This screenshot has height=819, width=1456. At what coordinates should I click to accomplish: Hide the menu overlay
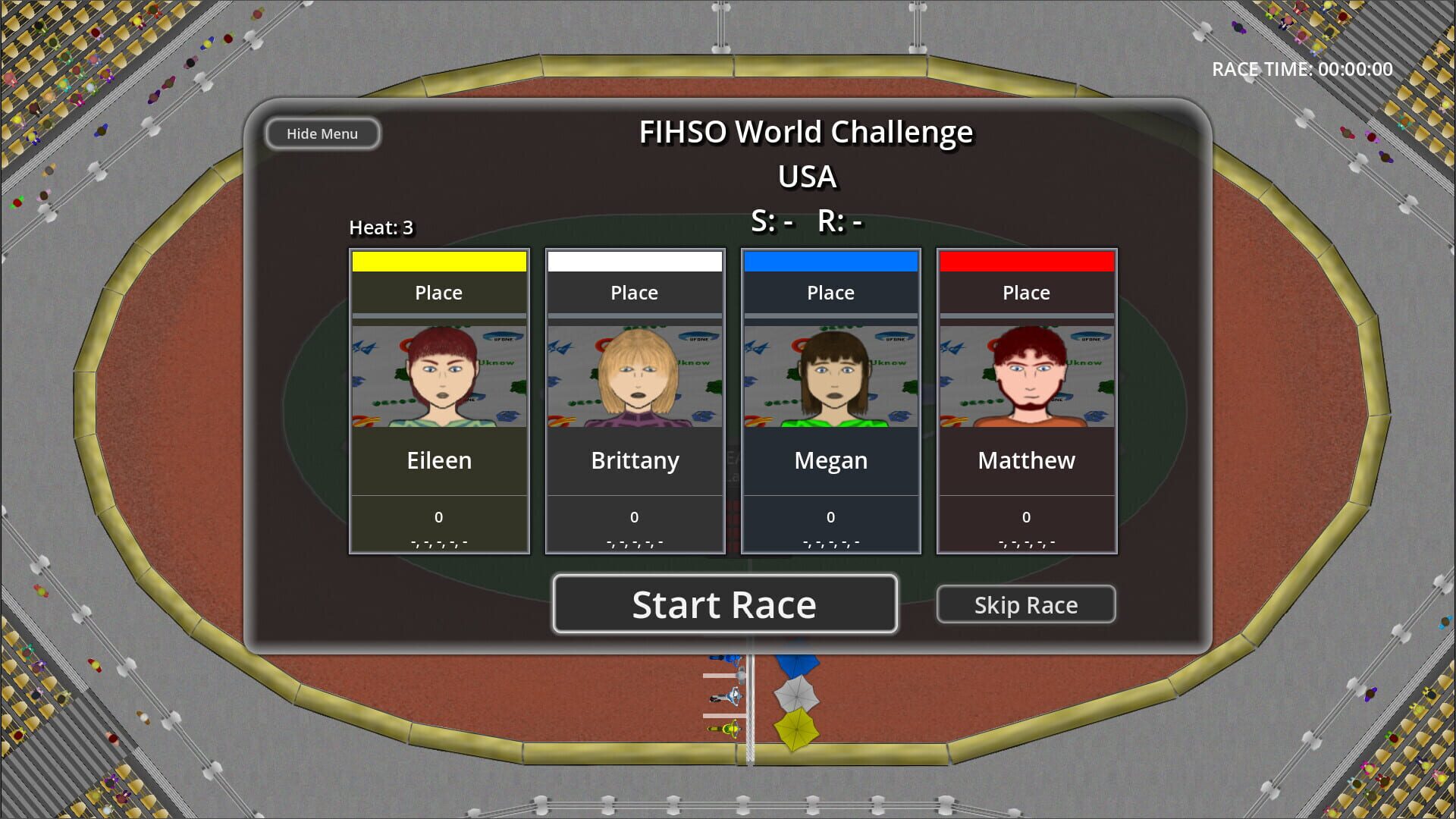tap(322, 133)
